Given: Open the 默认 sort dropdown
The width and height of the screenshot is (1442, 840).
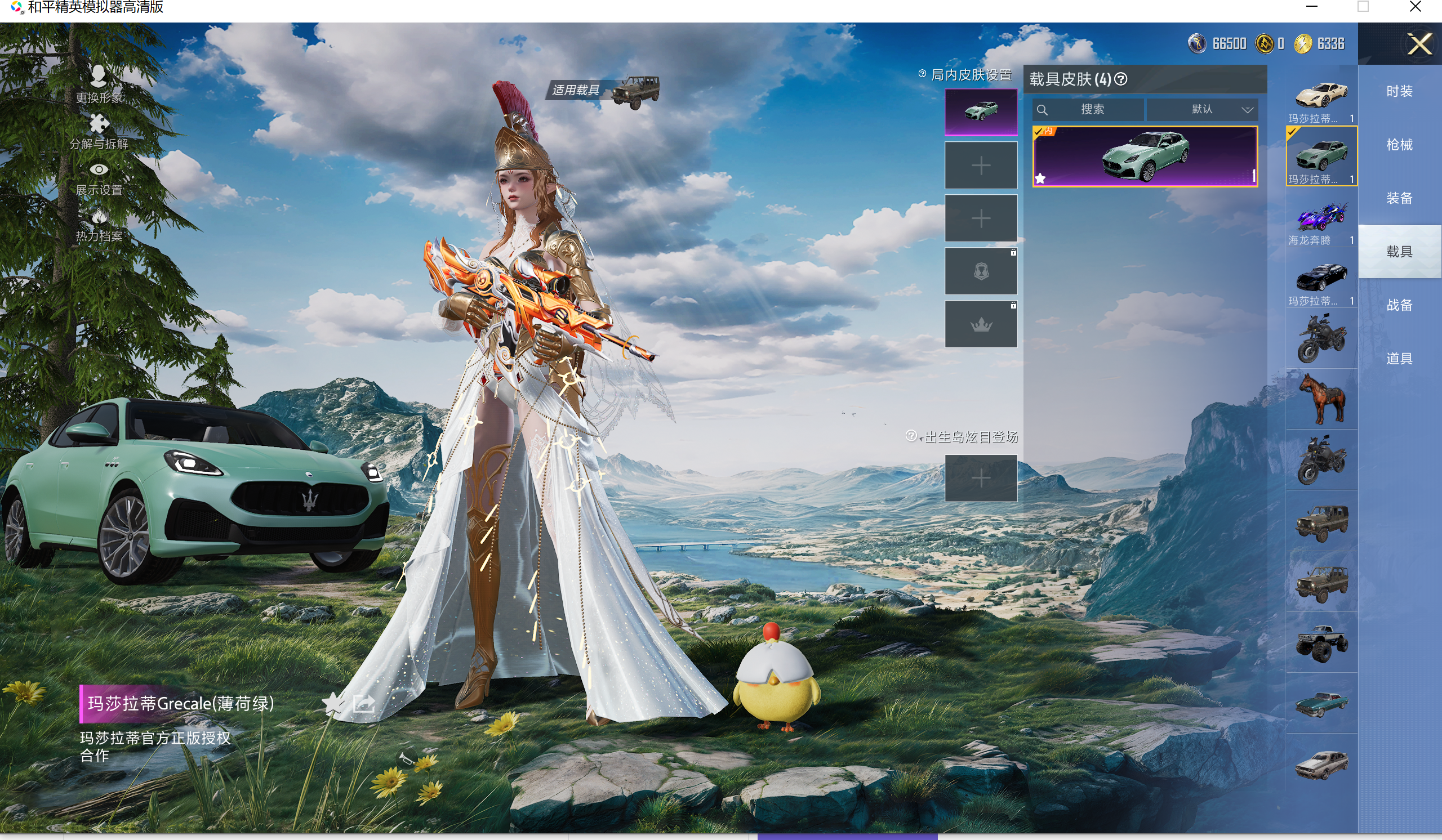Looking at the screenshot, I should [x=1202, y=109].
